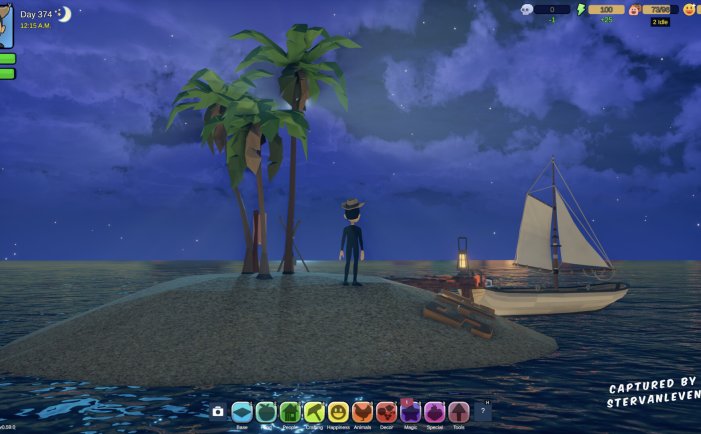This screenshot has height=434, width=701.
Task: Click the green lightning energy icon
Action: [580, 9]
